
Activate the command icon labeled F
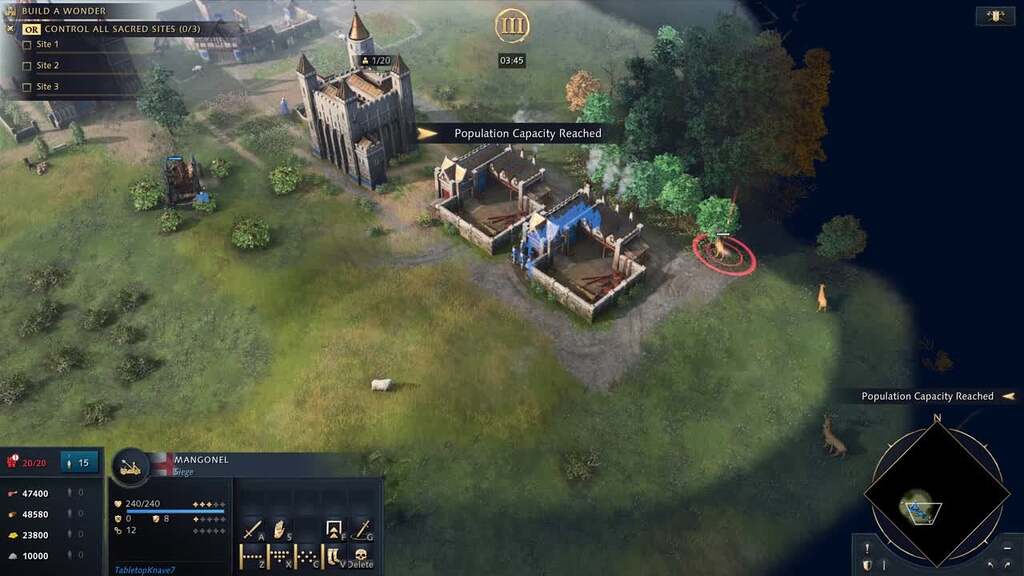(x=335, y=528)
